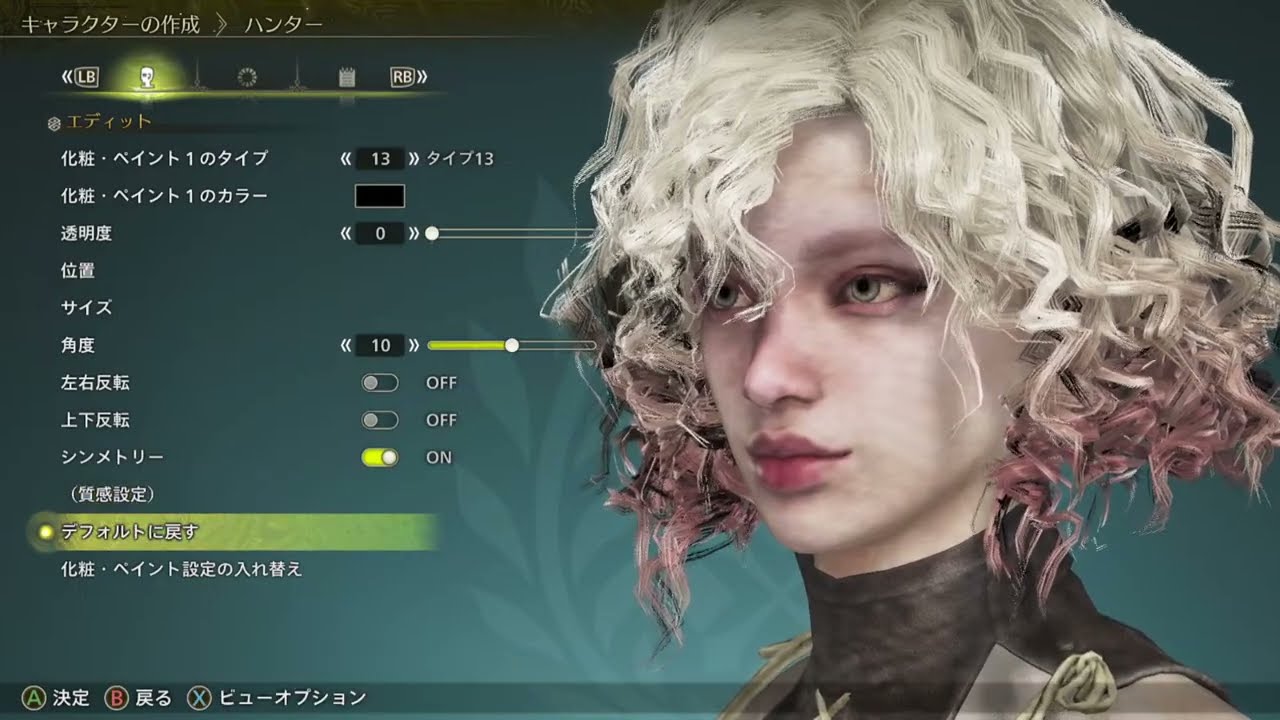Select the face editing tab icon

147,77
